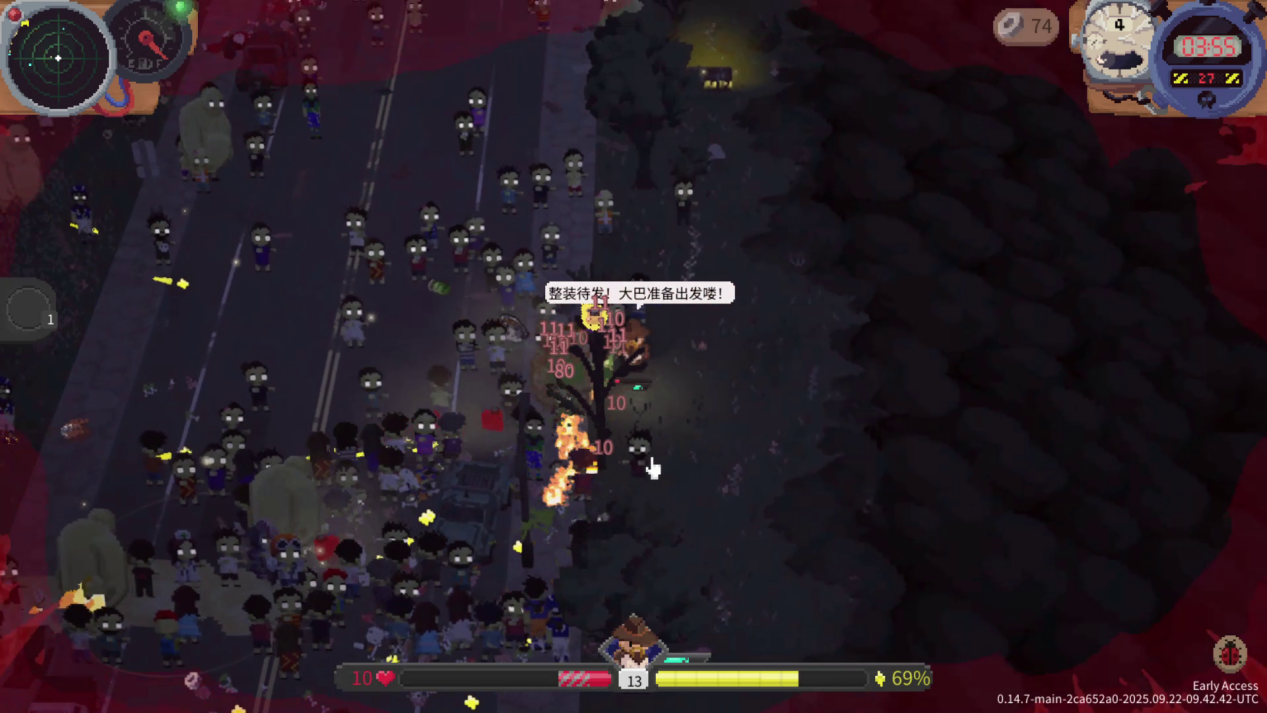Click the green radar minimap
This screenshot has width=1267, height=713.
[x=58, y=58]
